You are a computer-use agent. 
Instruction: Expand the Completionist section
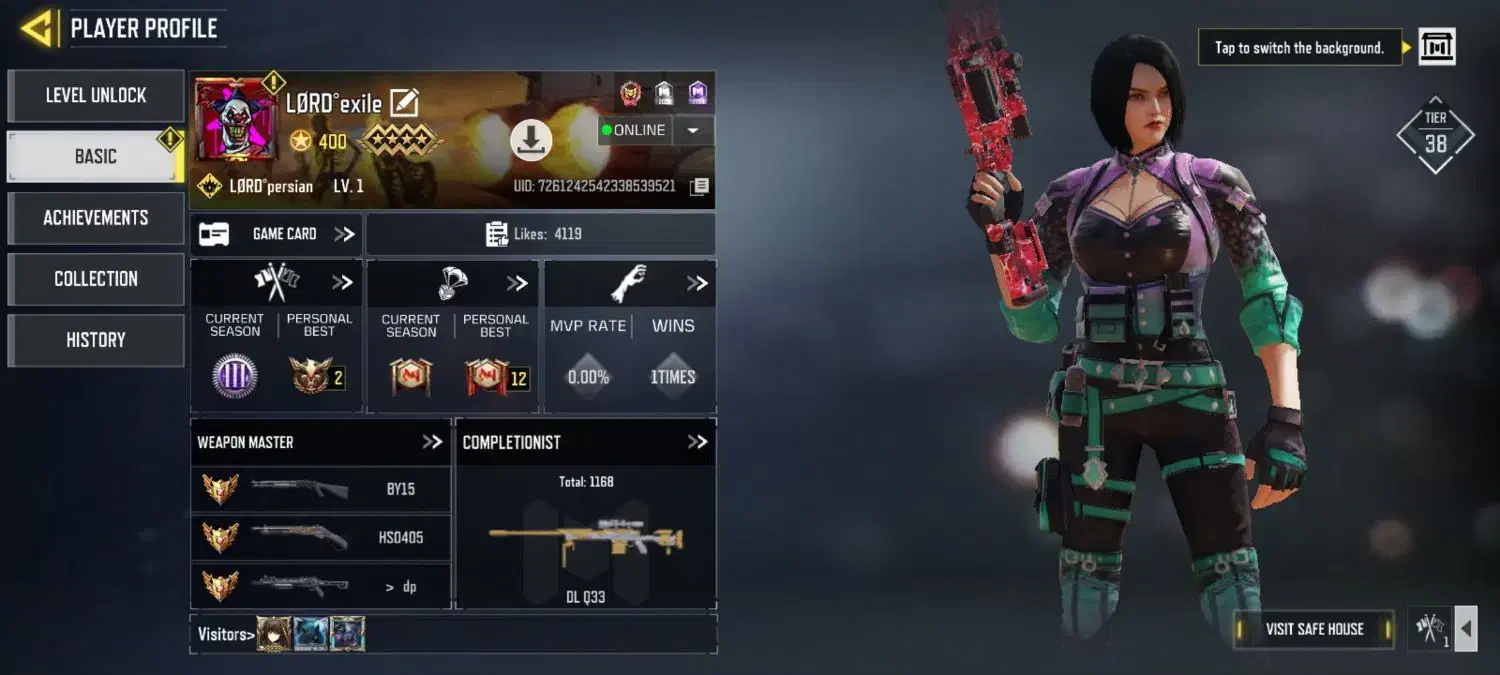(x=697, y=442)
